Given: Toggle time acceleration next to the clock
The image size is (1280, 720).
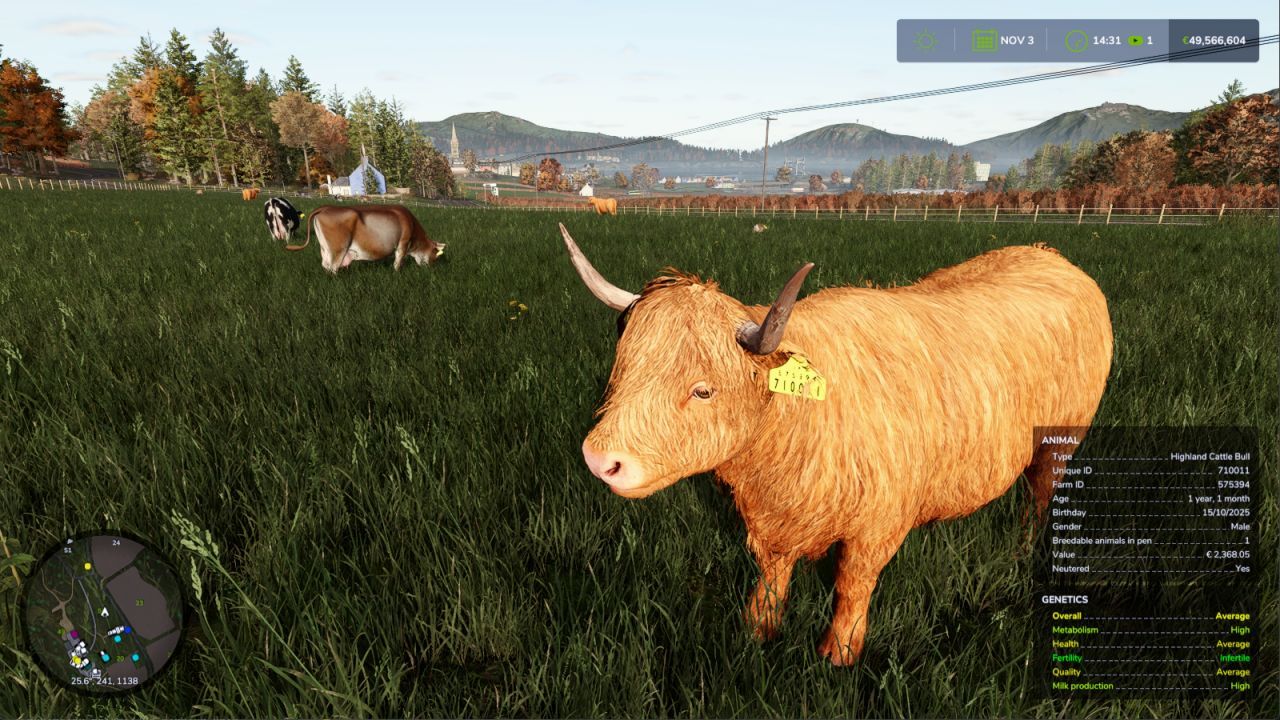Looking at the screenshot, I should (x=1134, y=40).
